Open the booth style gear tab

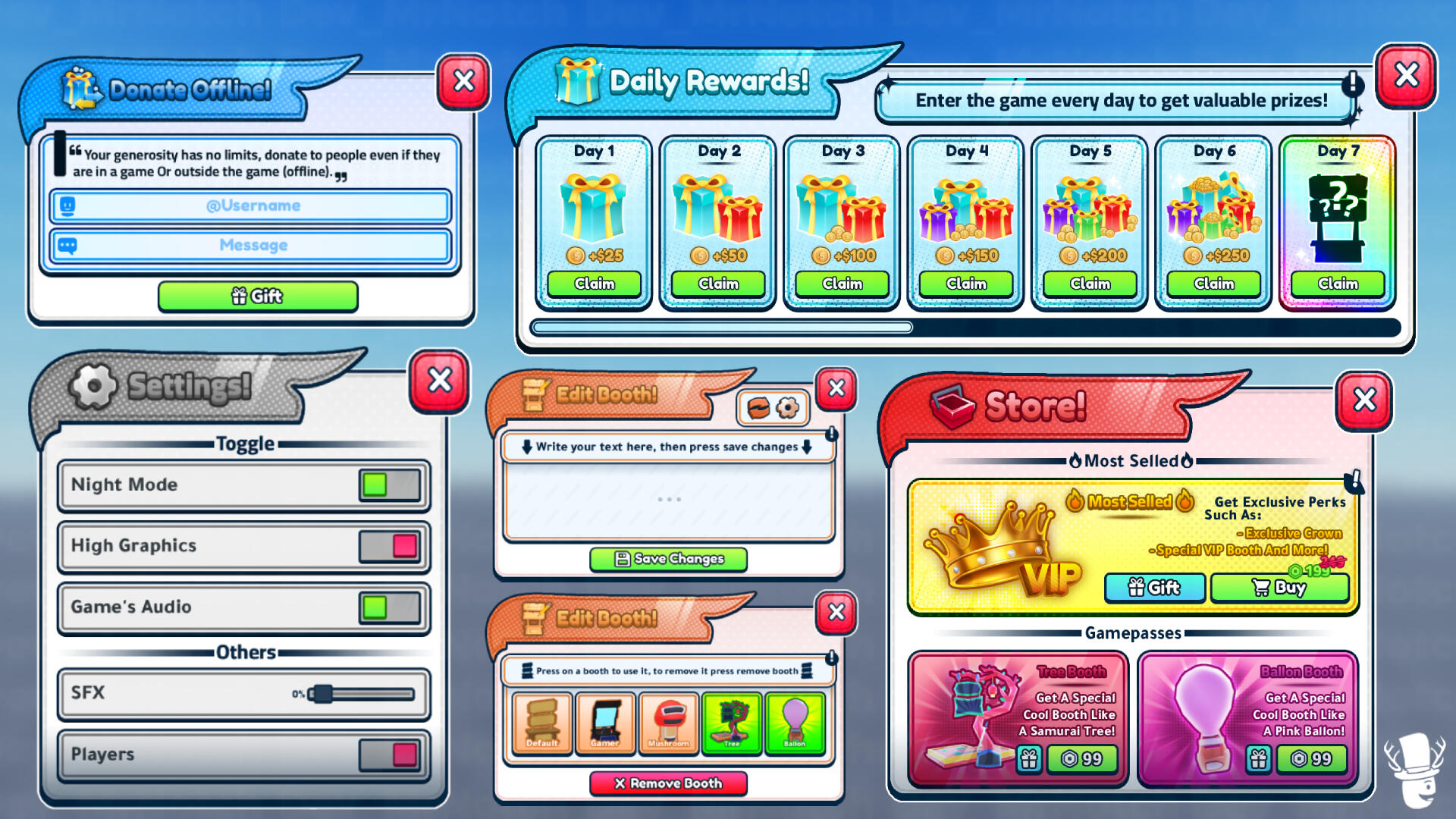787,407
